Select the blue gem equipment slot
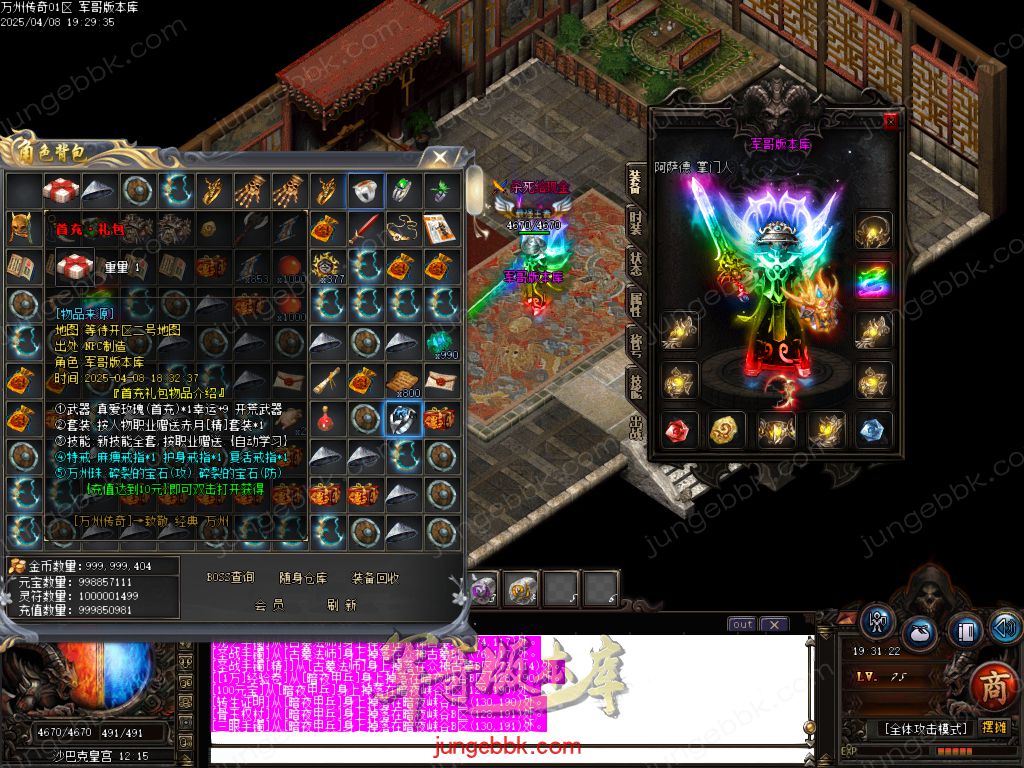 [873, 430]
